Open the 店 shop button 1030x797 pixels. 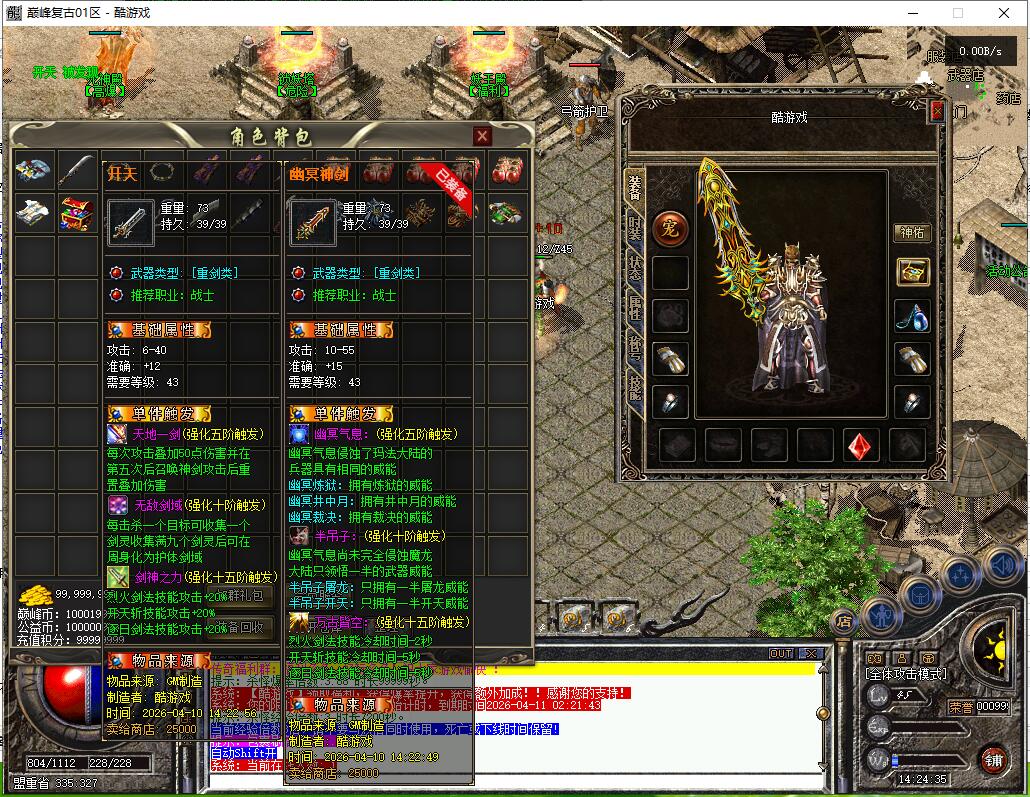[844, 621]
